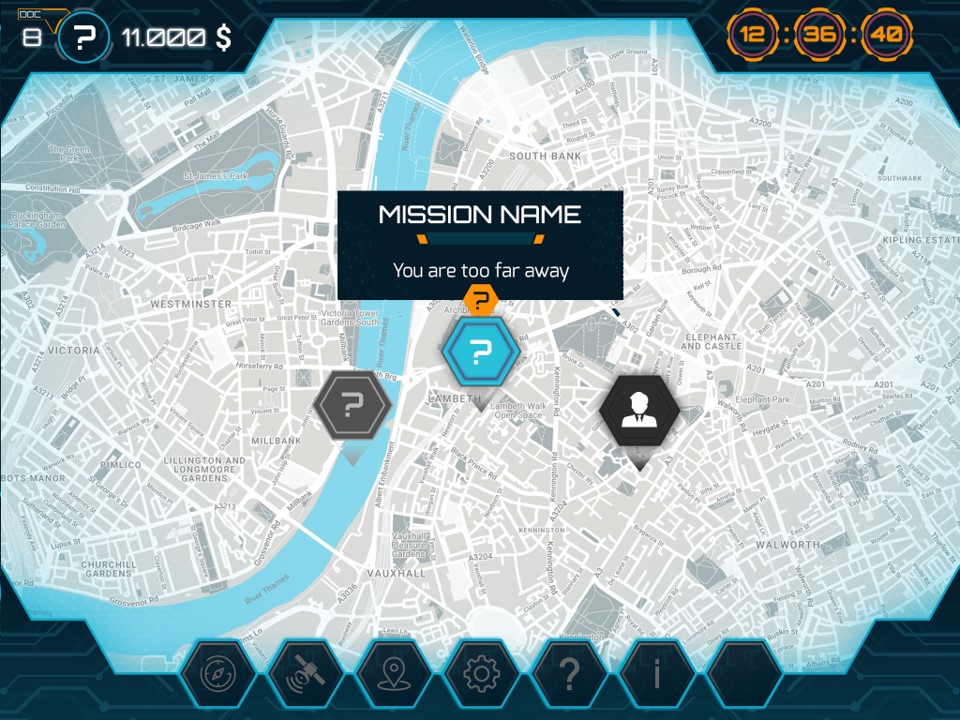The image size is (960, 720).
Task: Choose the gray question mark mission marker
Action: tap(351, 406)
